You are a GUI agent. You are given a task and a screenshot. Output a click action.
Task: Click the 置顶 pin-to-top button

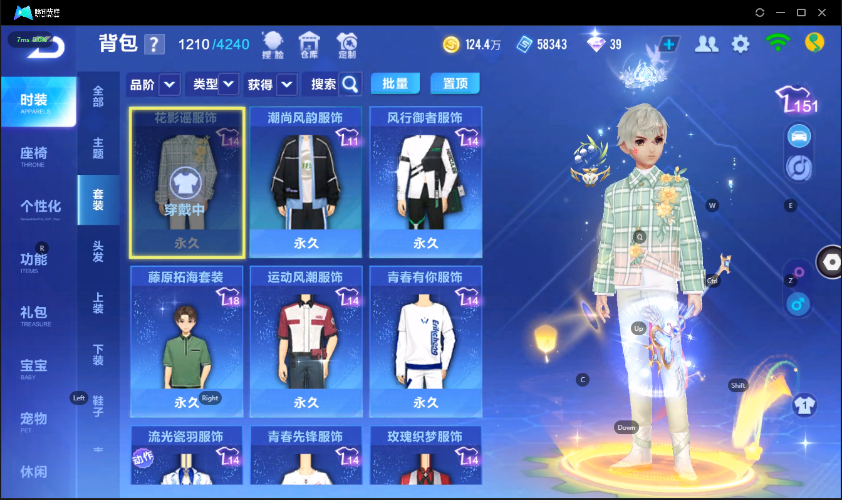tap(455, 83)
